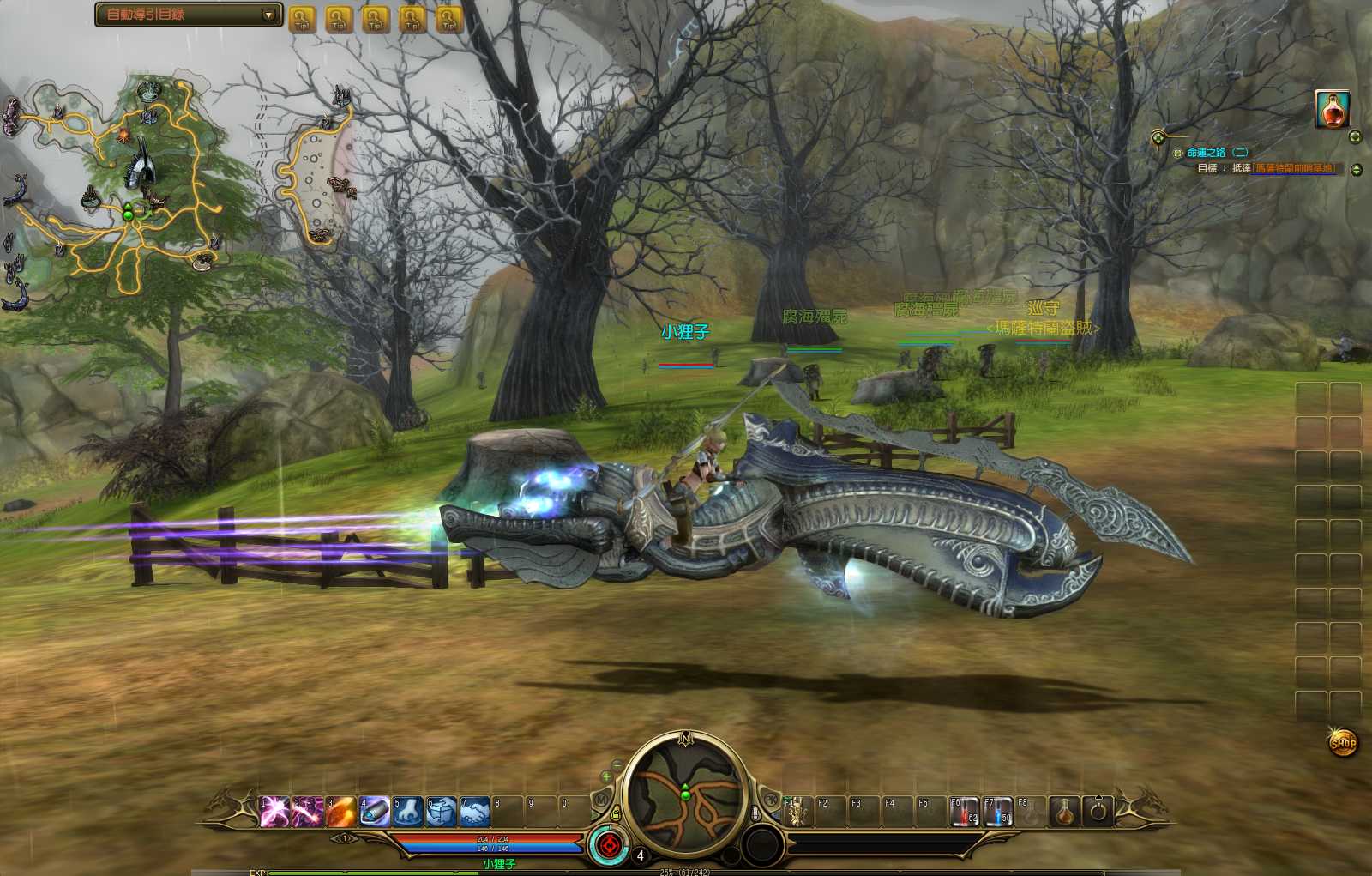Viewport: 1372px width, 876px height.
Task: Open the M map button beside minimap
Action: coord(601,800)
